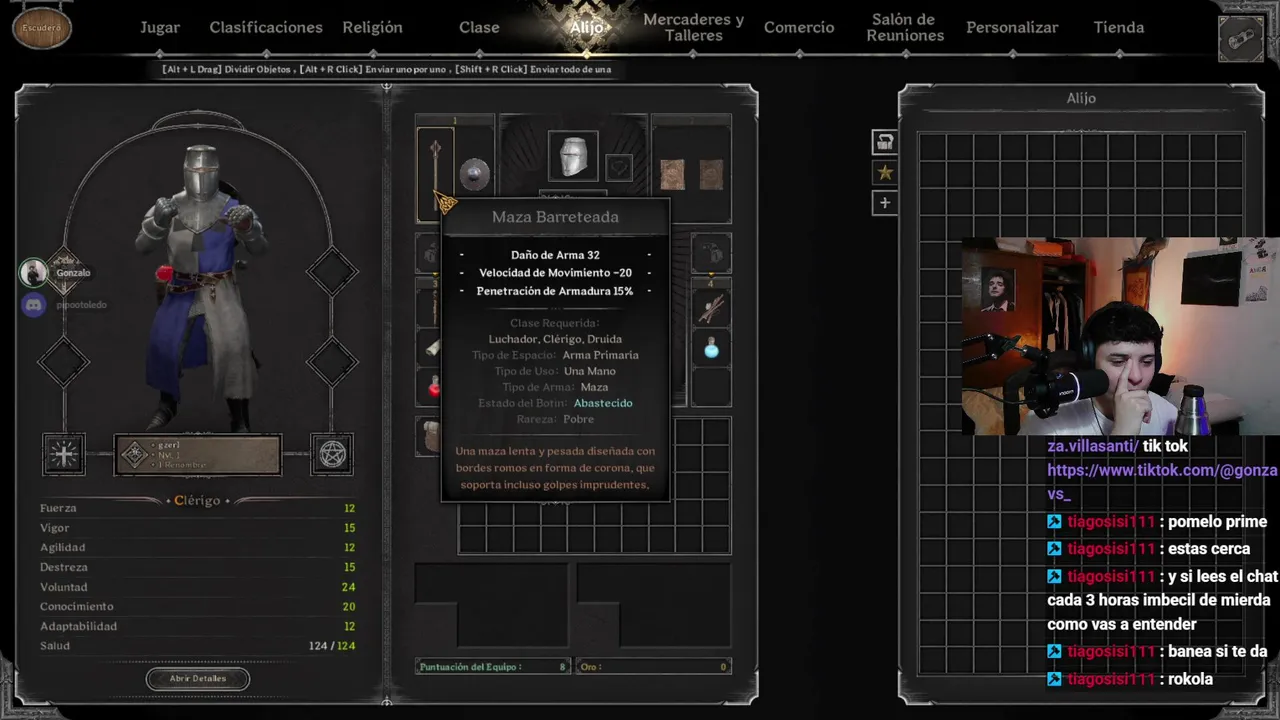This screenshot has width=1280, height=720.
Task: Open the Tienda tab
Action: (1118, 28)
